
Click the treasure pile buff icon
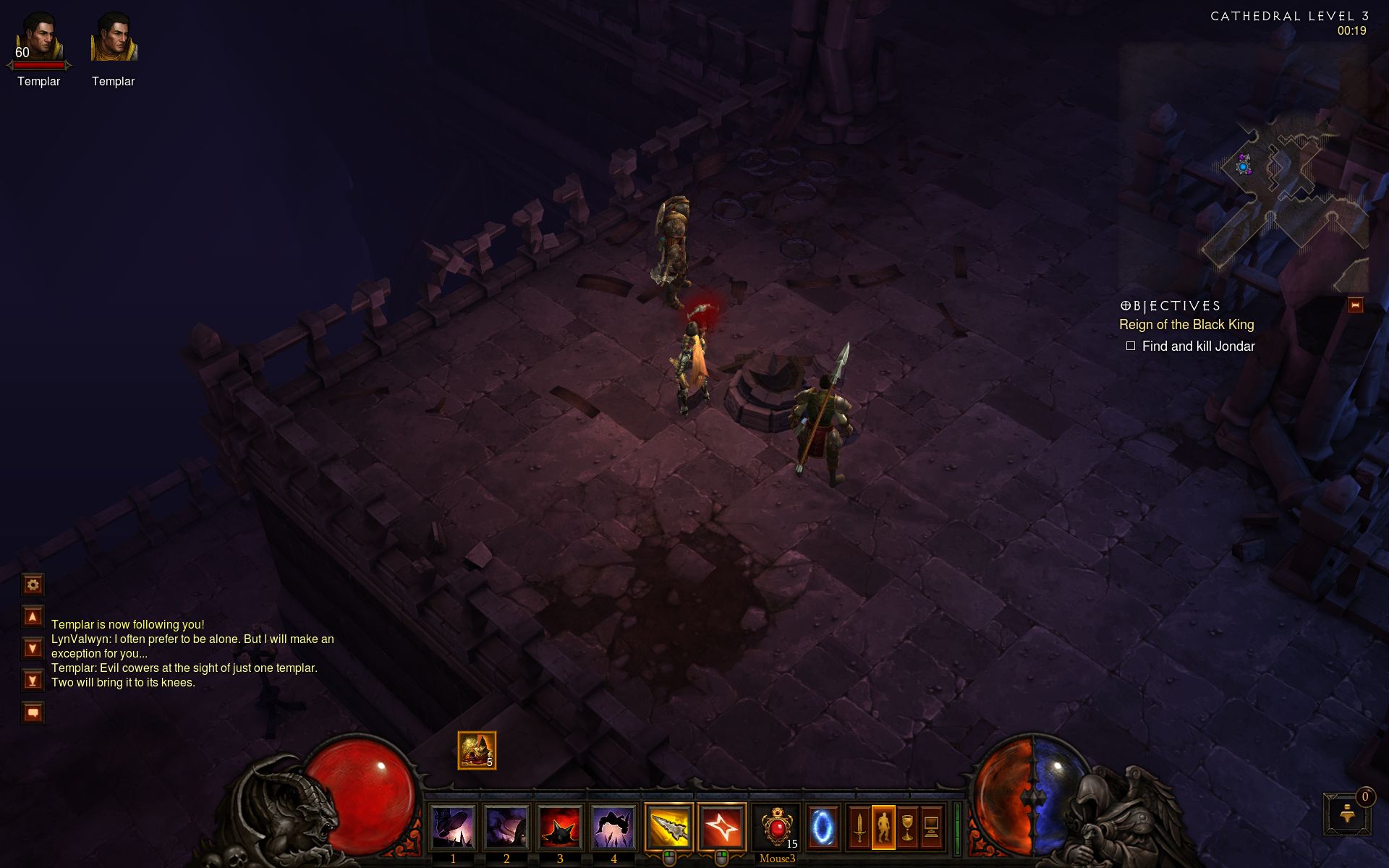click(477, 750)
